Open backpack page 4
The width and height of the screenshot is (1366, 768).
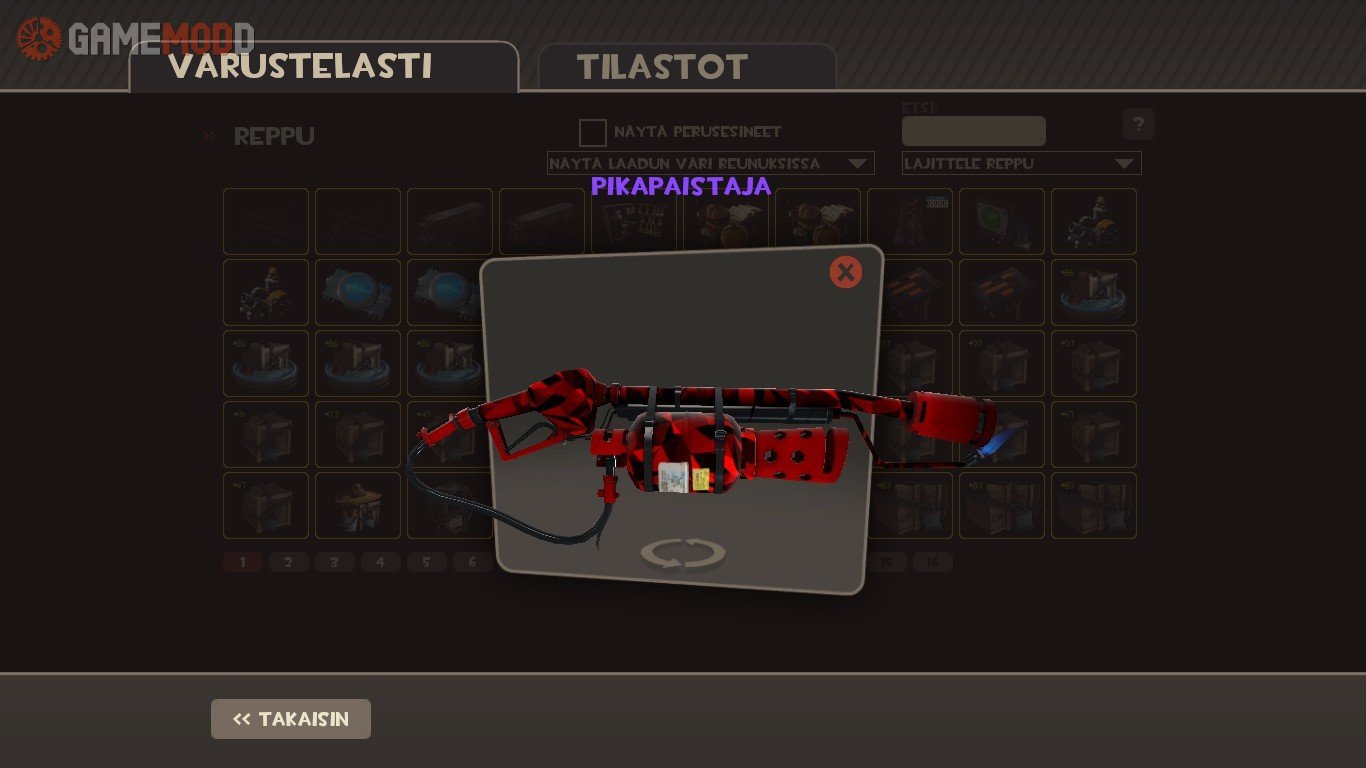(x=380, y=562)
